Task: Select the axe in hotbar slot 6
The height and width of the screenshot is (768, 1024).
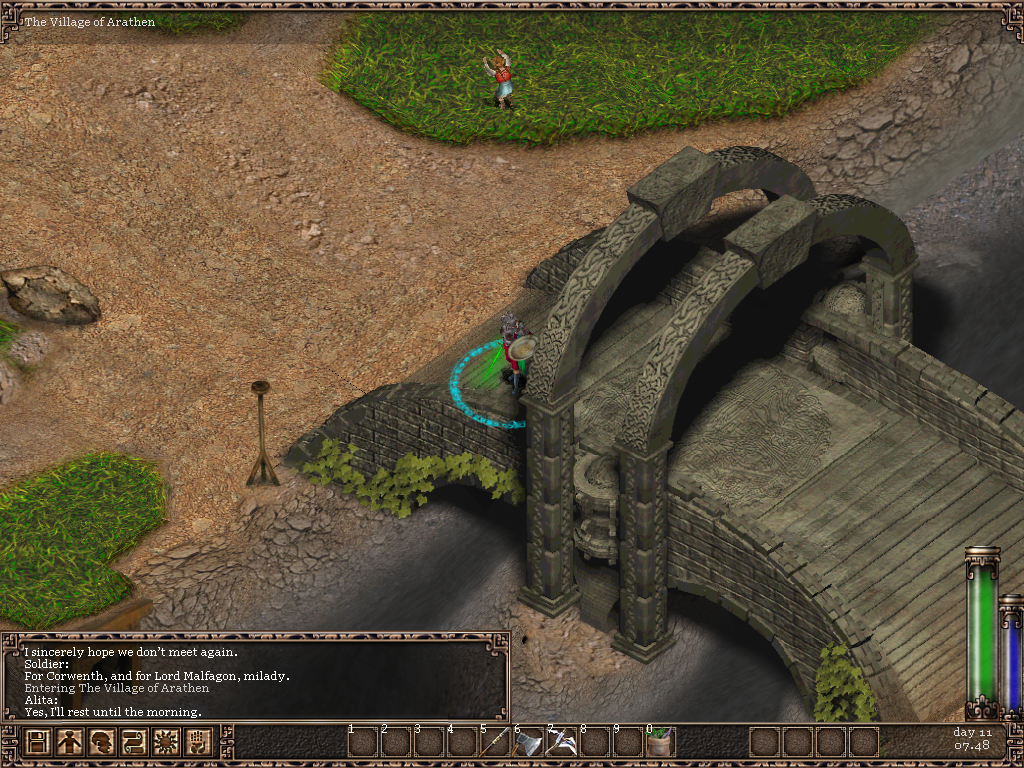Action: (x=529, y=742)
